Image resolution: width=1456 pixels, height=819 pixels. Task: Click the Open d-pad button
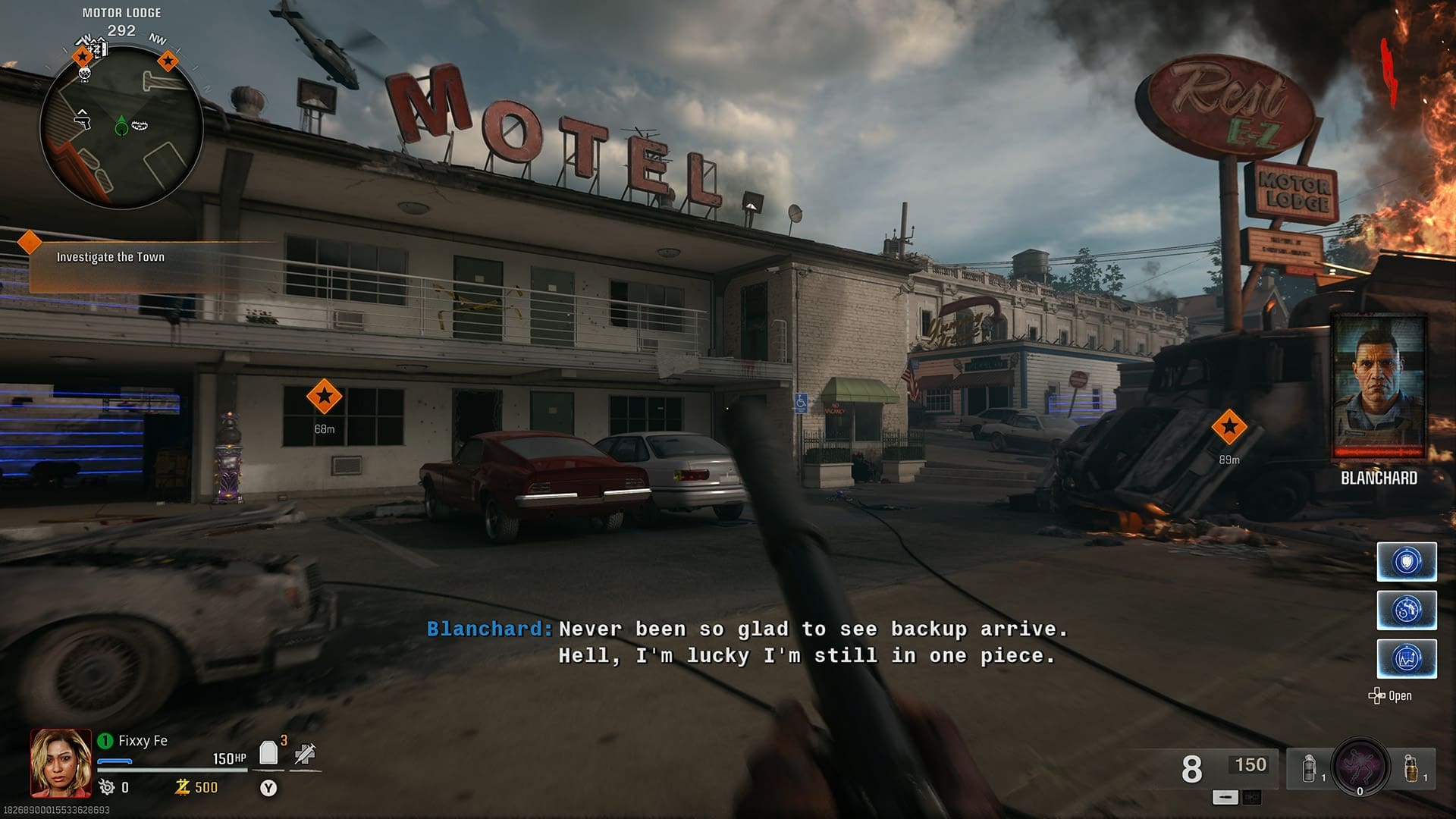(1376, 695)
